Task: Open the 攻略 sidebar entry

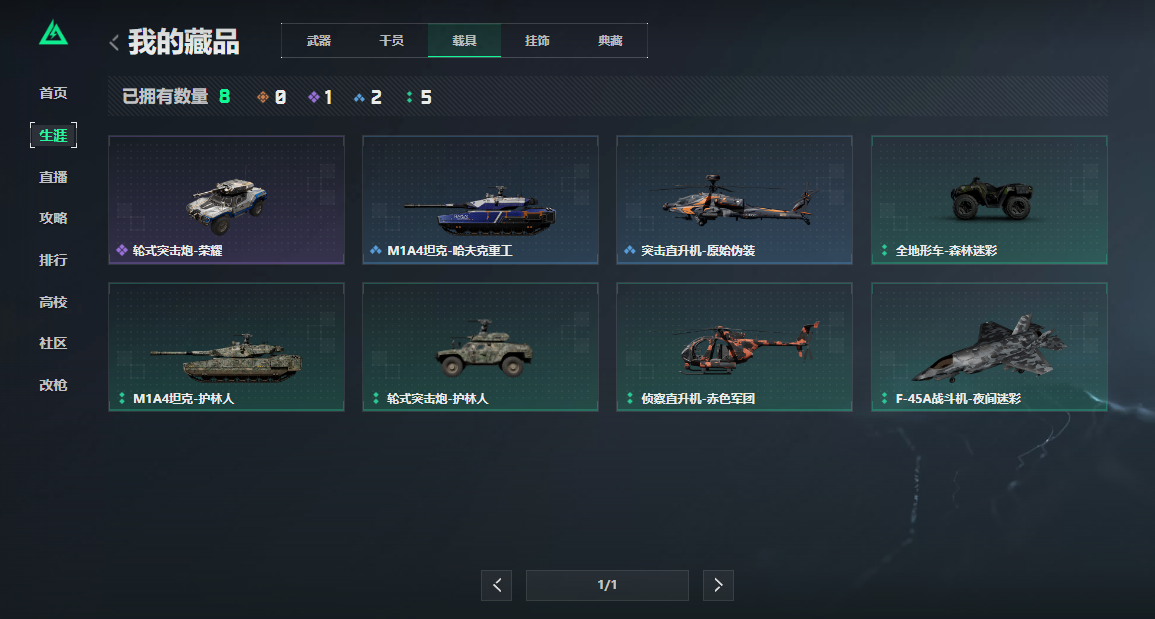Action: coord(53,218)
